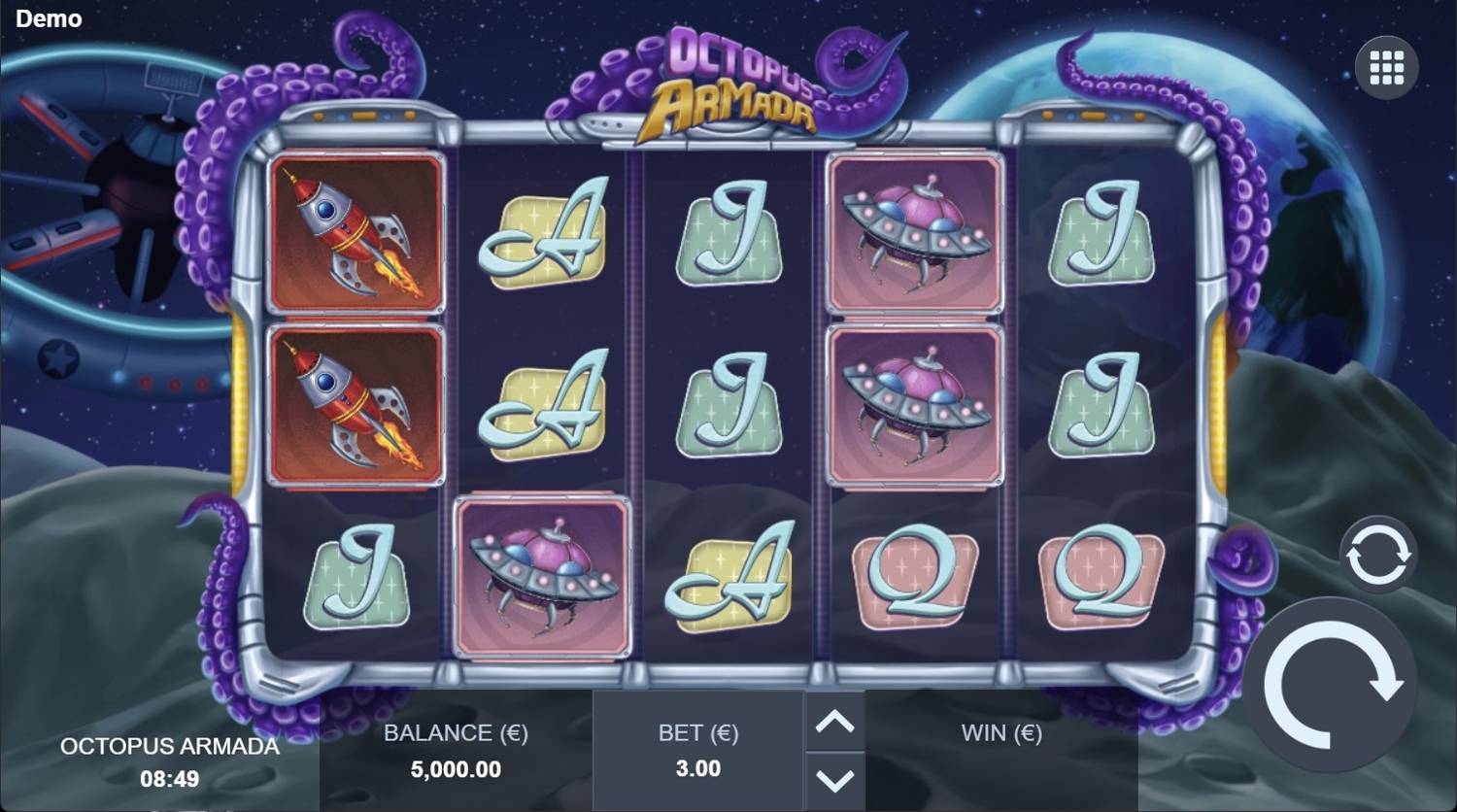Click the BALANCE display showing 5,000.00
Screen dimensions: 1457x812
pyautogui.click(x=455, y=769)
